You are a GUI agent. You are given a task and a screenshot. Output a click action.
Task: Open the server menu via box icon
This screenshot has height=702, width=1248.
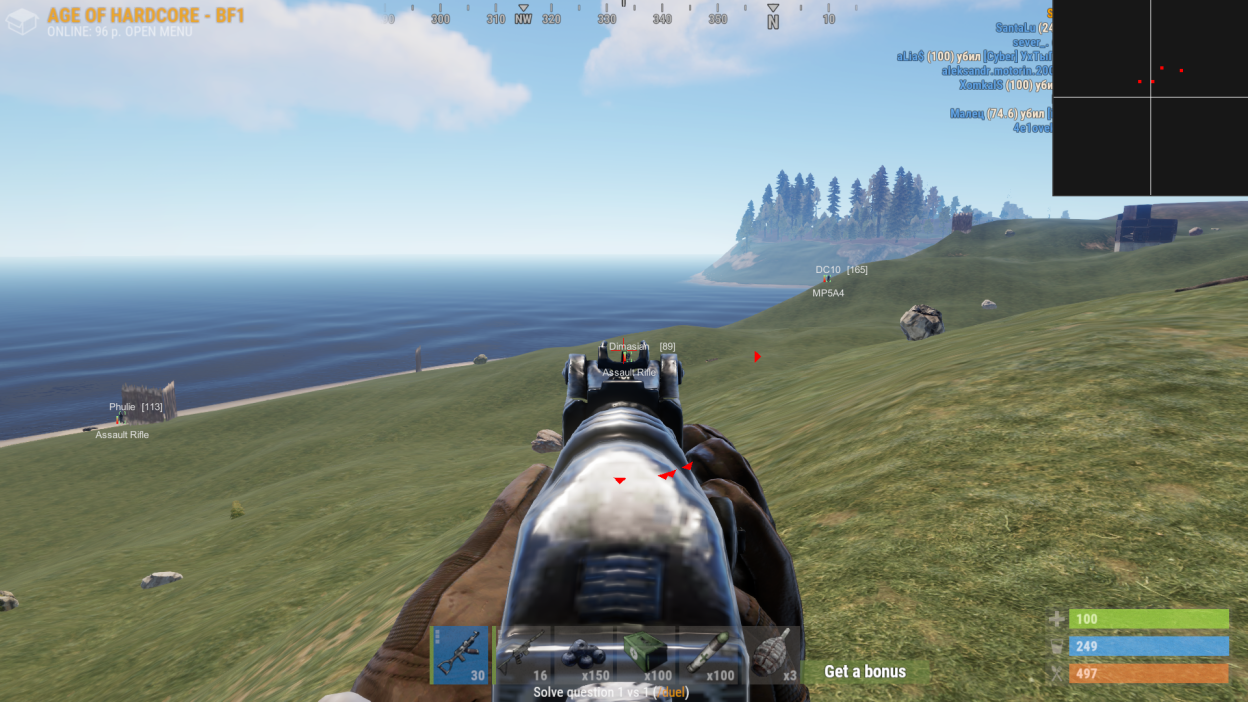point(22,22)
